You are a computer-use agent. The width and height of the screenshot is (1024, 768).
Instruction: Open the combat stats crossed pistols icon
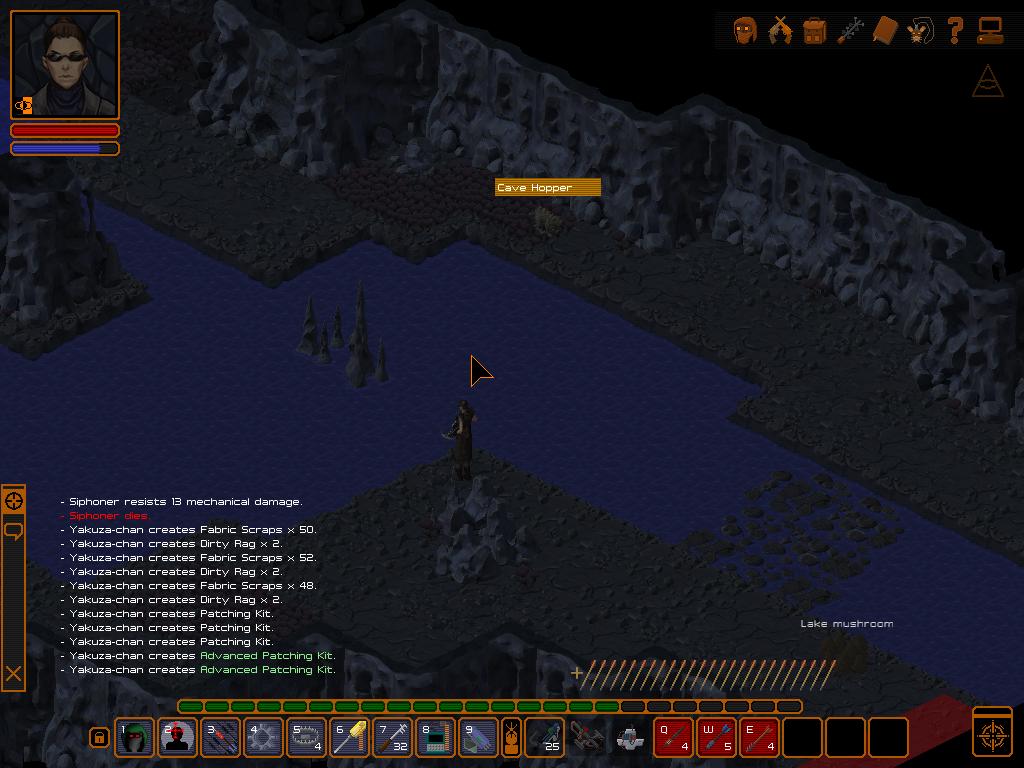[x=780, y=31]
